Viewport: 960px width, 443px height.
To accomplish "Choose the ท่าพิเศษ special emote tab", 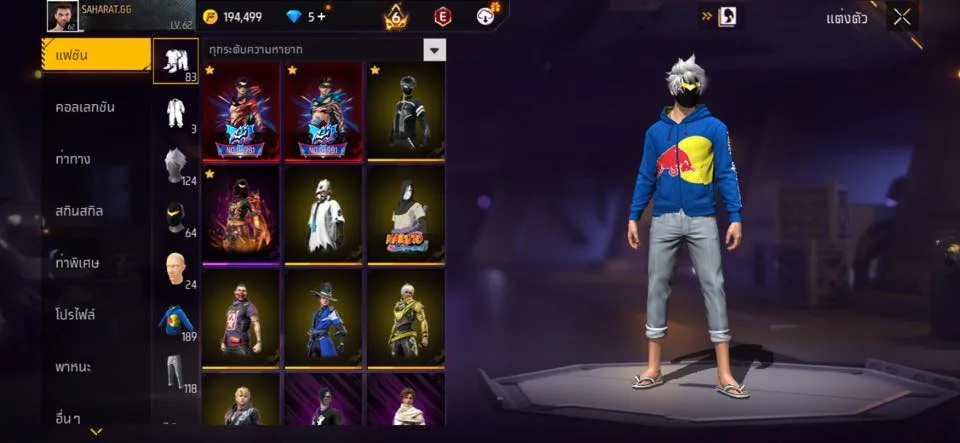I will 76,263.
